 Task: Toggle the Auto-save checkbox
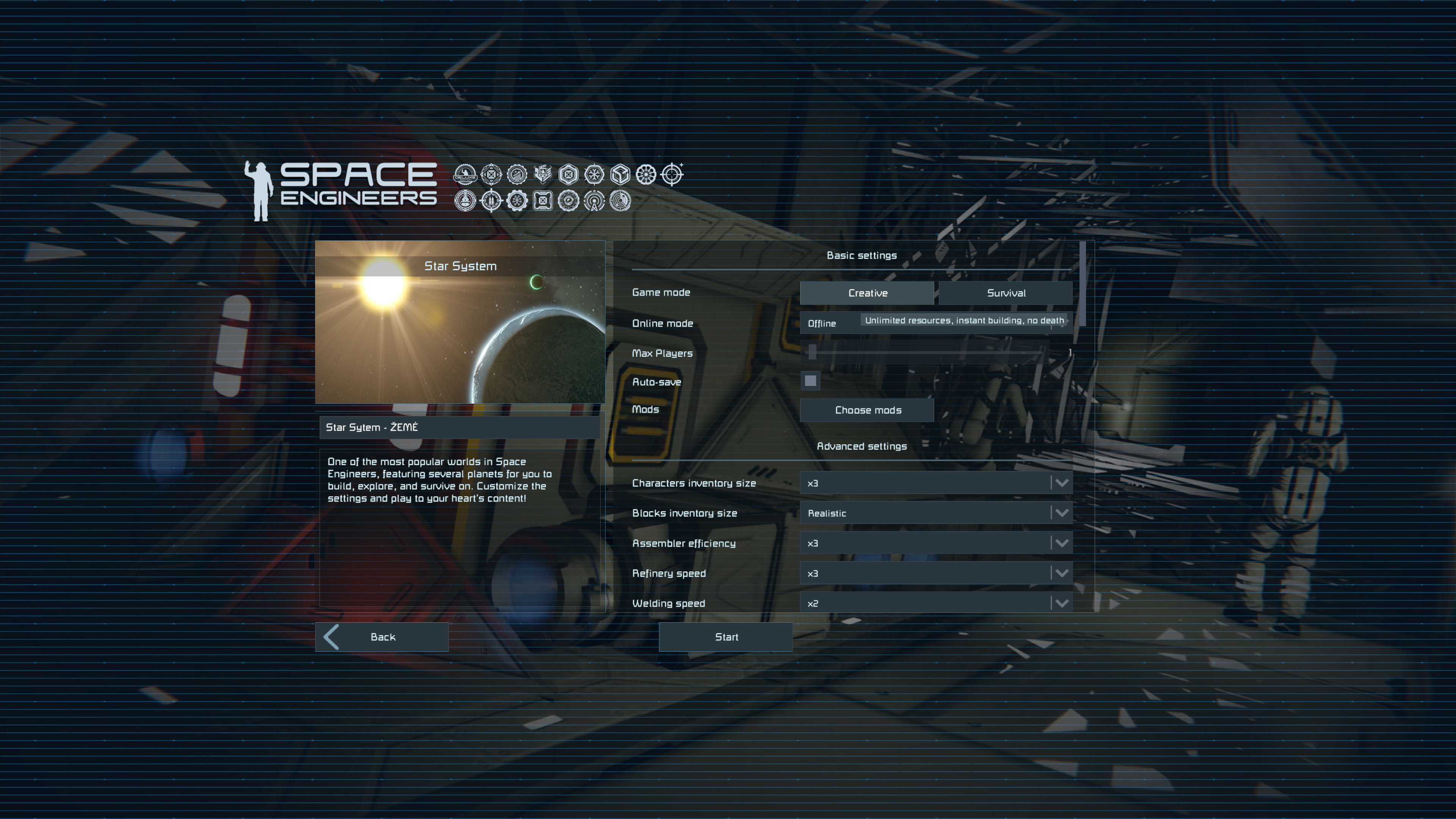pyautogui.click(x=810, y=381)
